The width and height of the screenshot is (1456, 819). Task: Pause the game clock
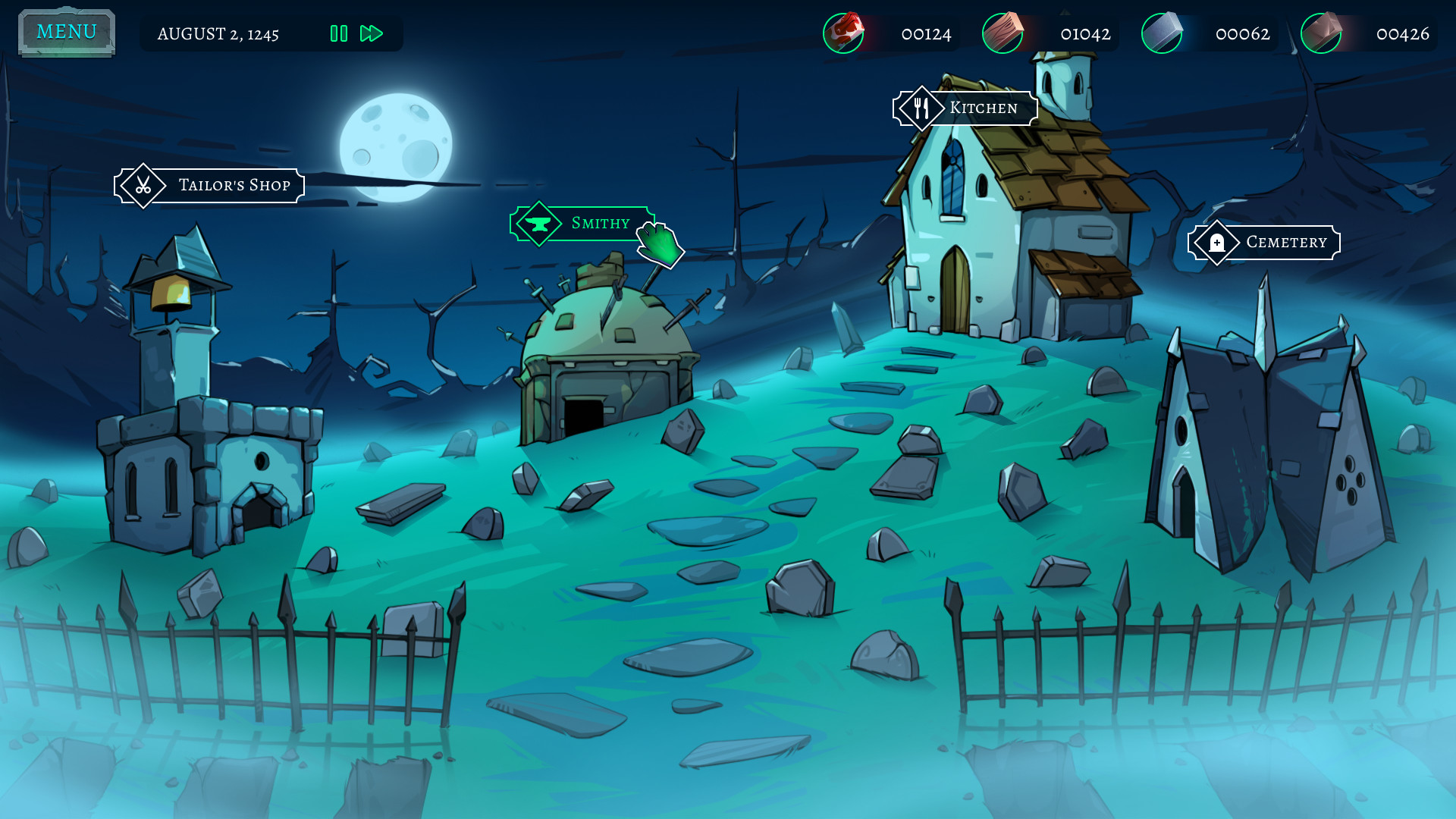338,33
